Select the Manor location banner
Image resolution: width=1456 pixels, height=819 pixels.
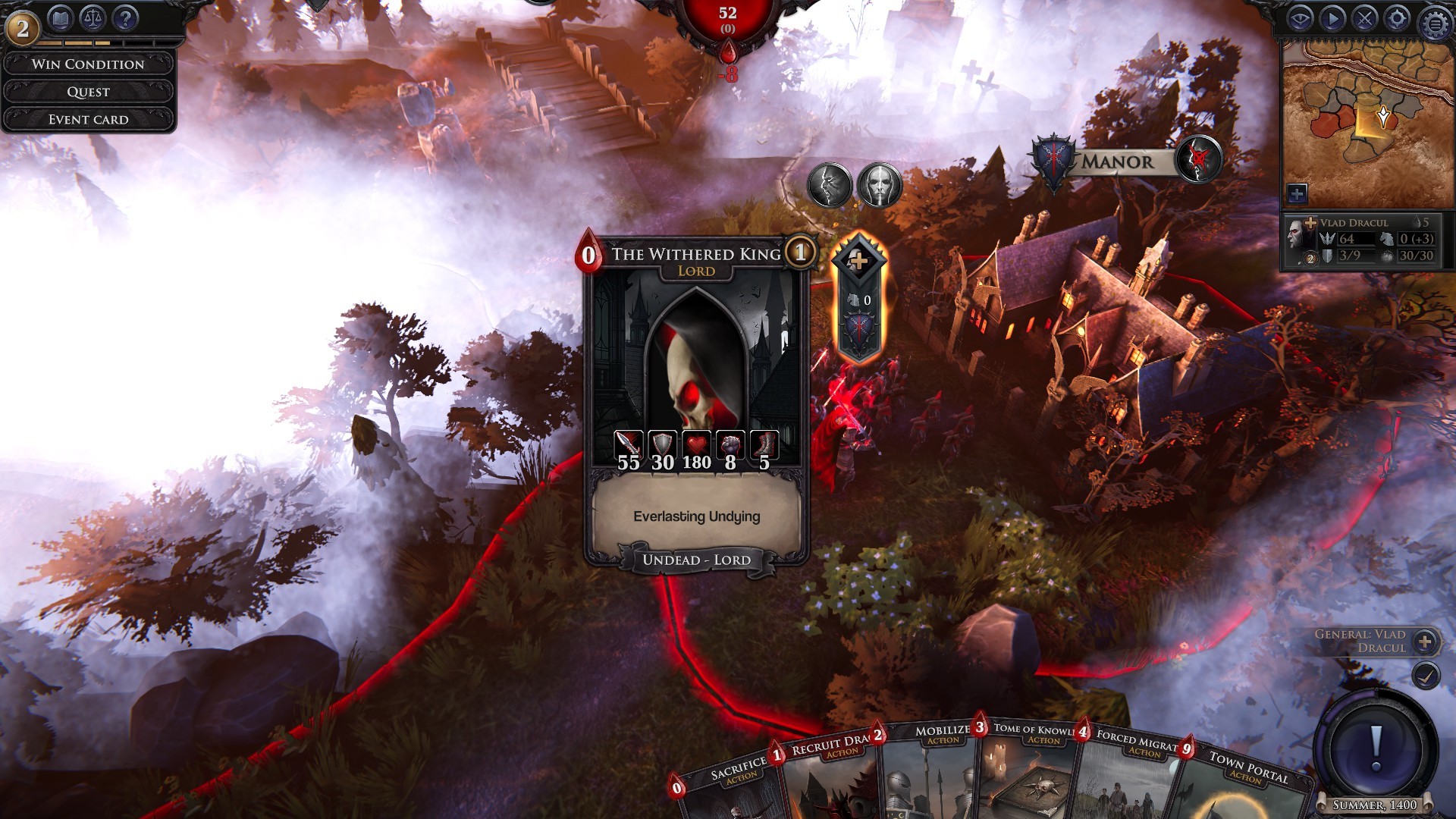pos(1118,160)
